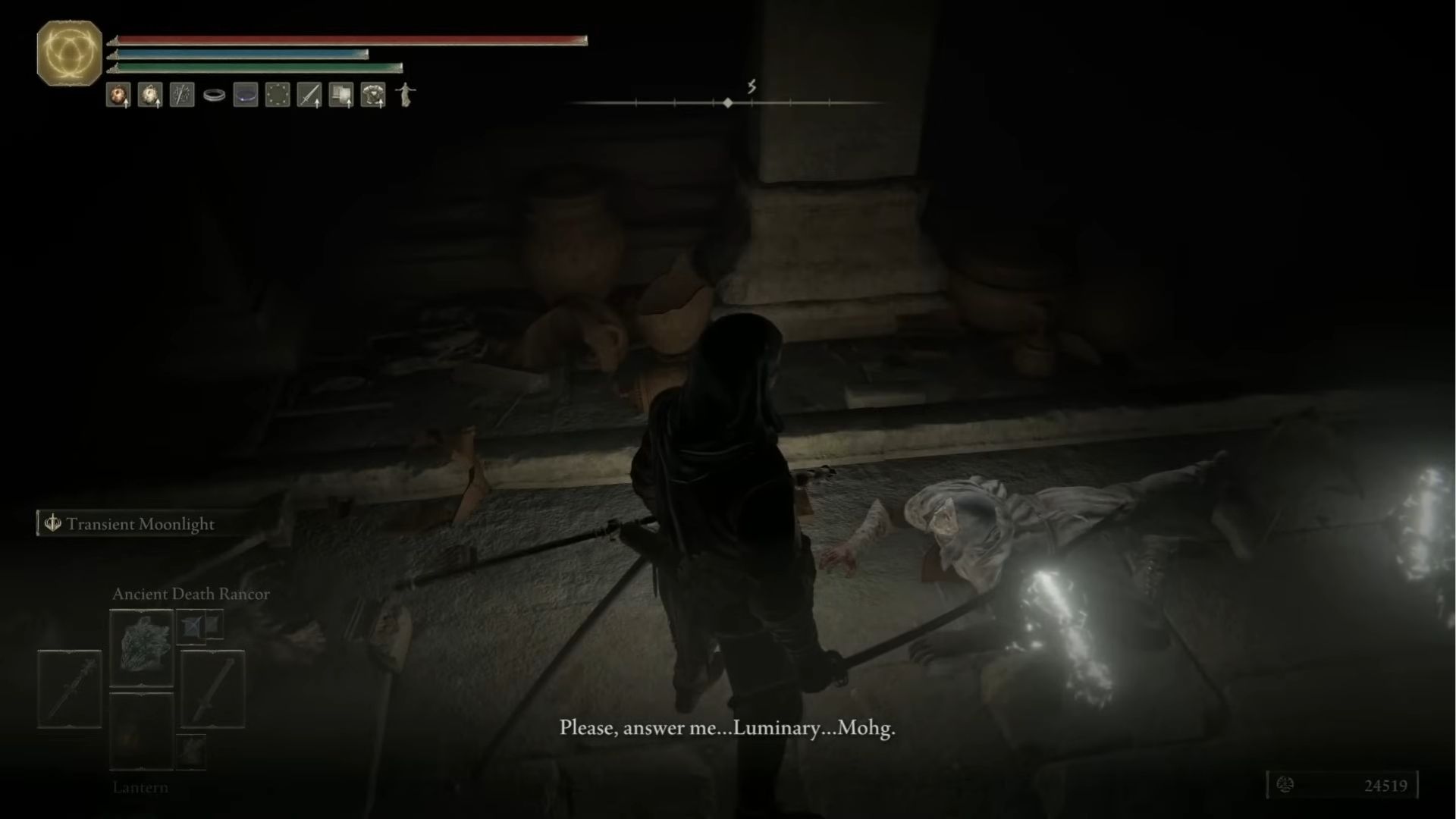Viewport: 1456px width, 819px height.
Task: Click the Transient Moonlight skill emblem
Action: pos(52,523)
